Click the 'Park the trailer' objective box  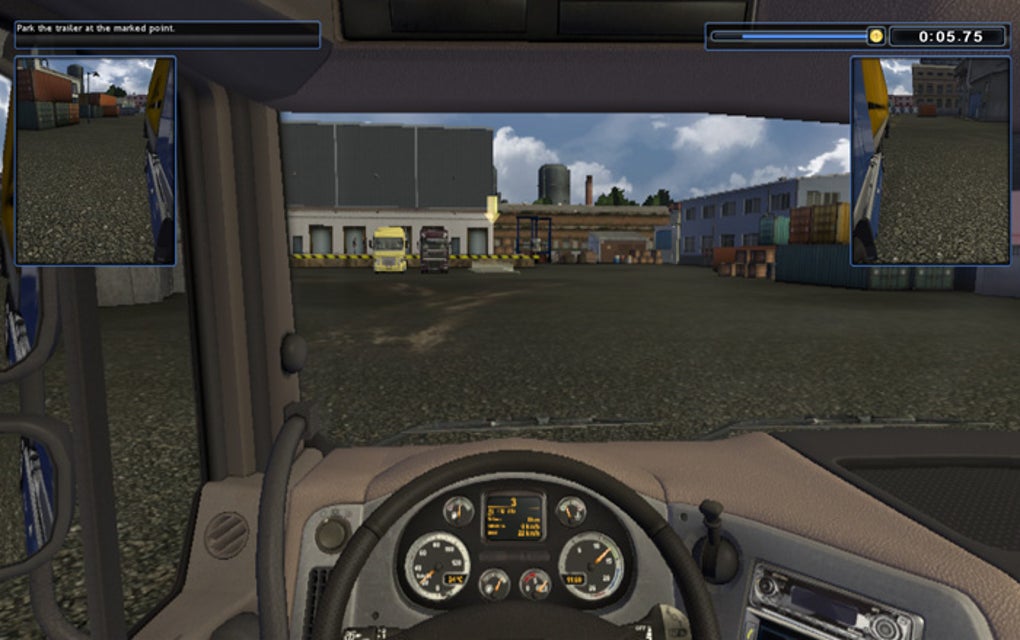(x=167, y=35)
